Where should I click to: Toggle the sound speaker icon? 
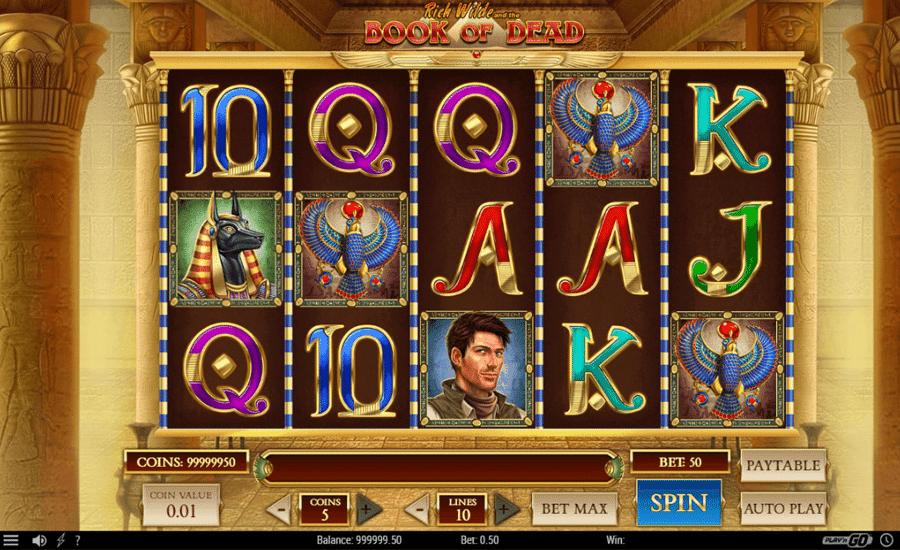tap(39, 540)
